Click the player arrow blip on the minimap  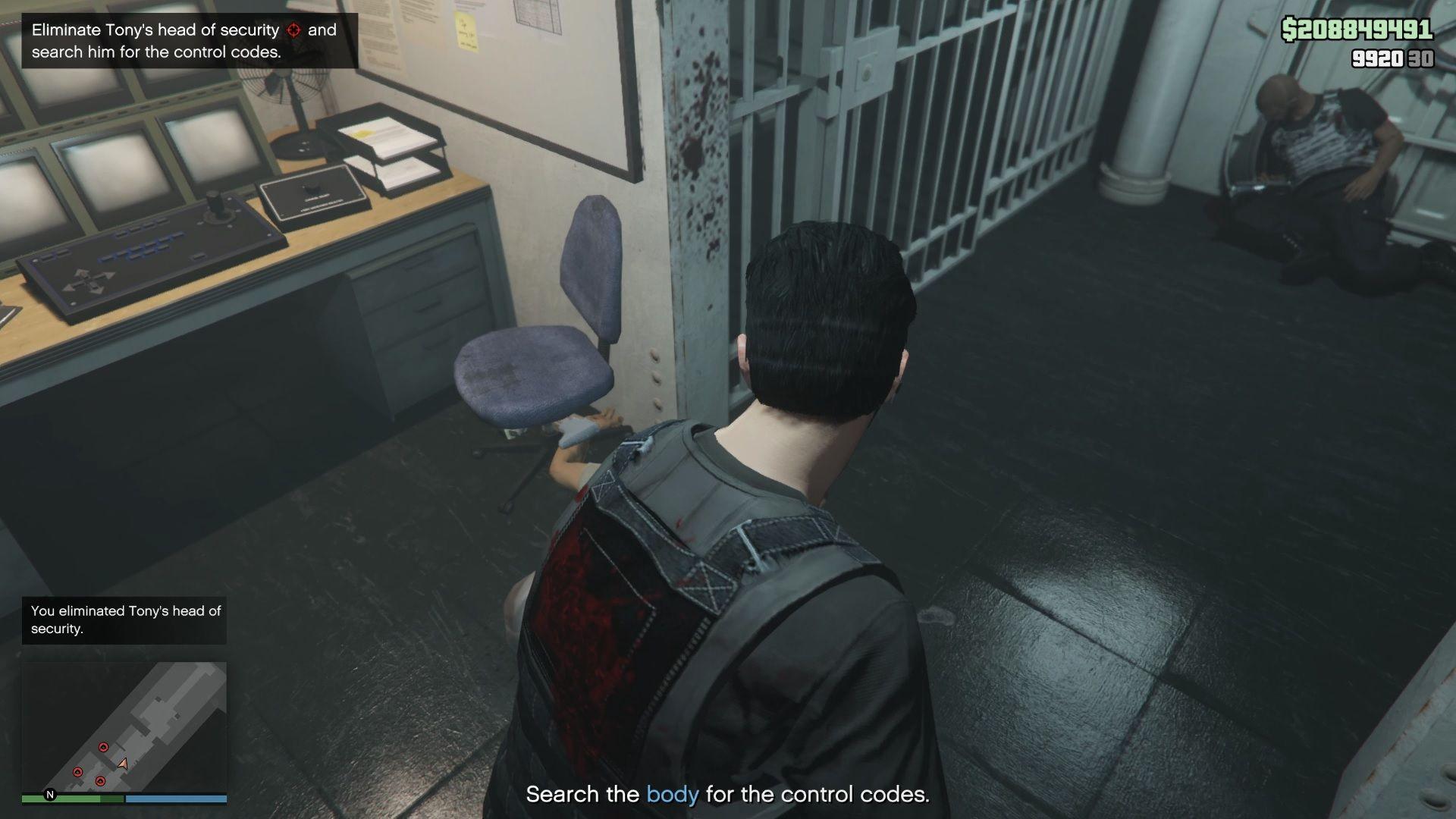pos(121,762)
